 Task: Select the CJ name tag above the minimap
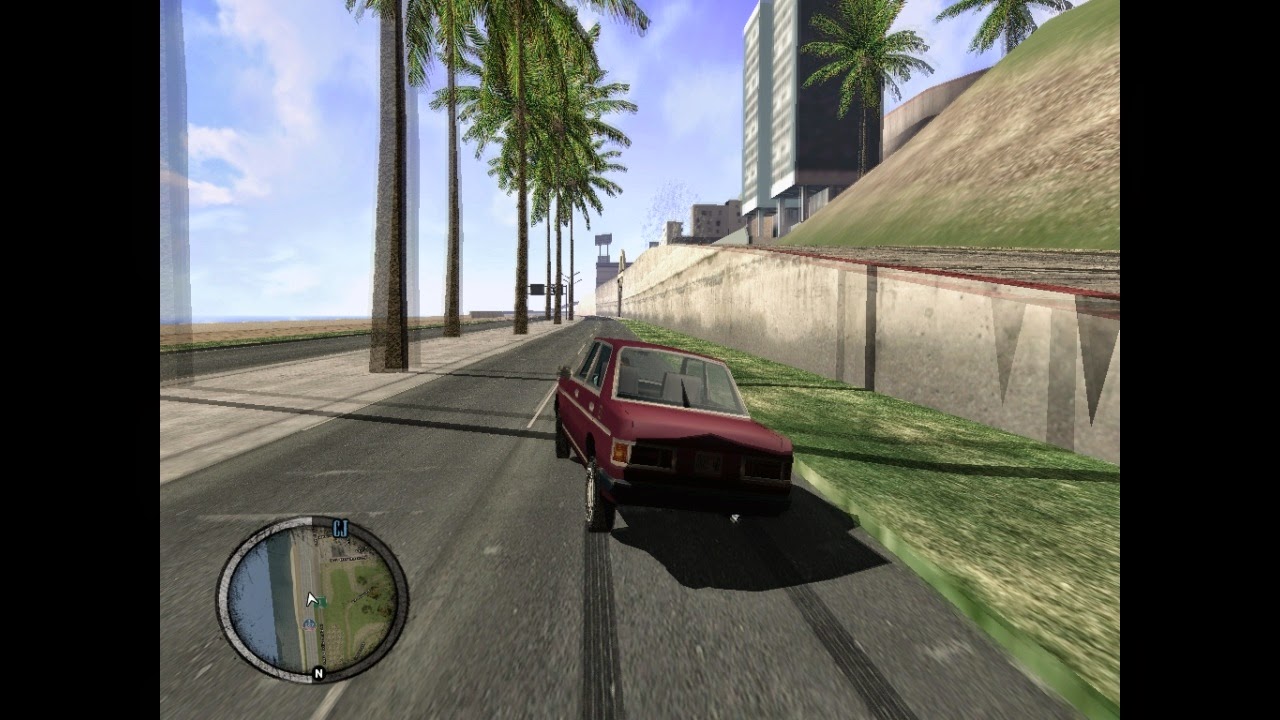pyautogui.click(x=339, y=527)
